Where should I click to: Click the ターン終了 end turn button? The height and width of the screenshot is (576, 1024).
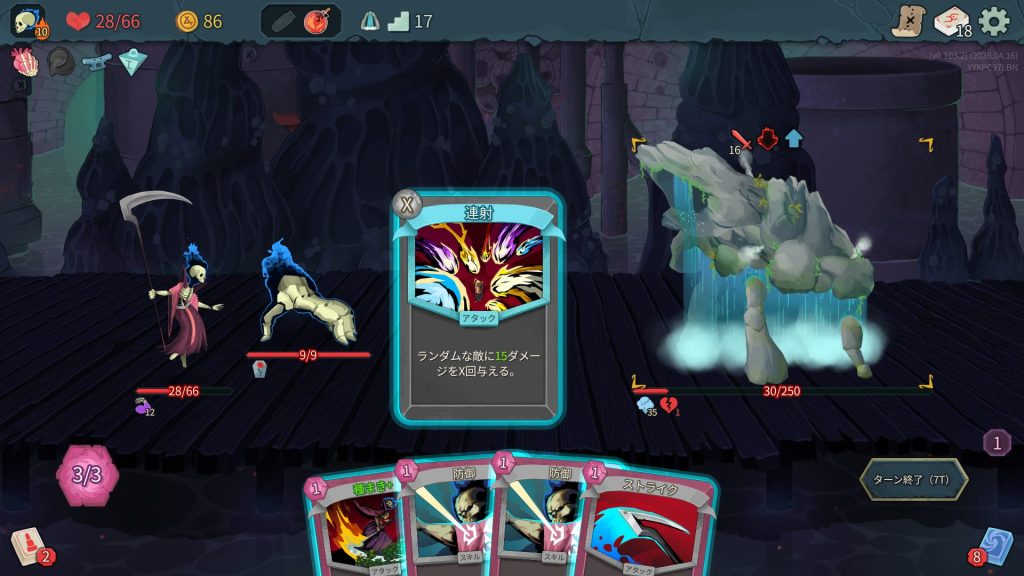pyautogui.click(x=913, y=480)
